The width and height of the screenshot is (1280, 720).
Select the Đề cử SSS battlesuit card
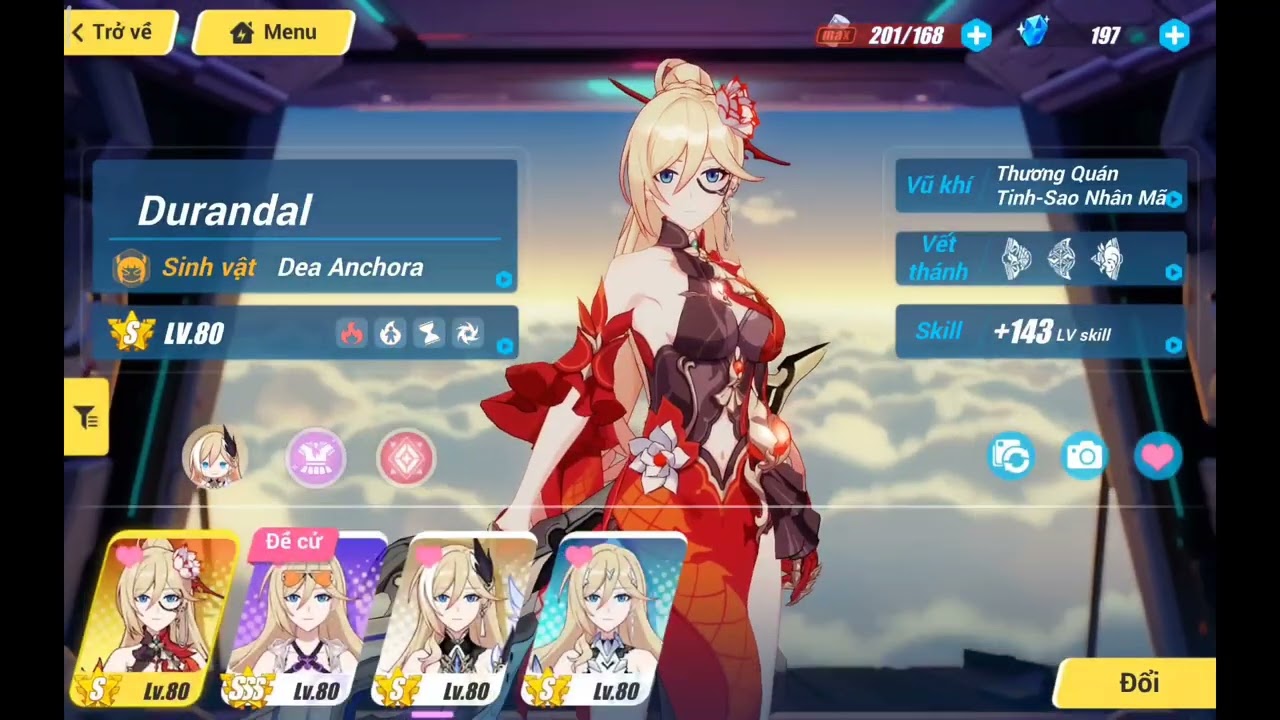(306, 618)
